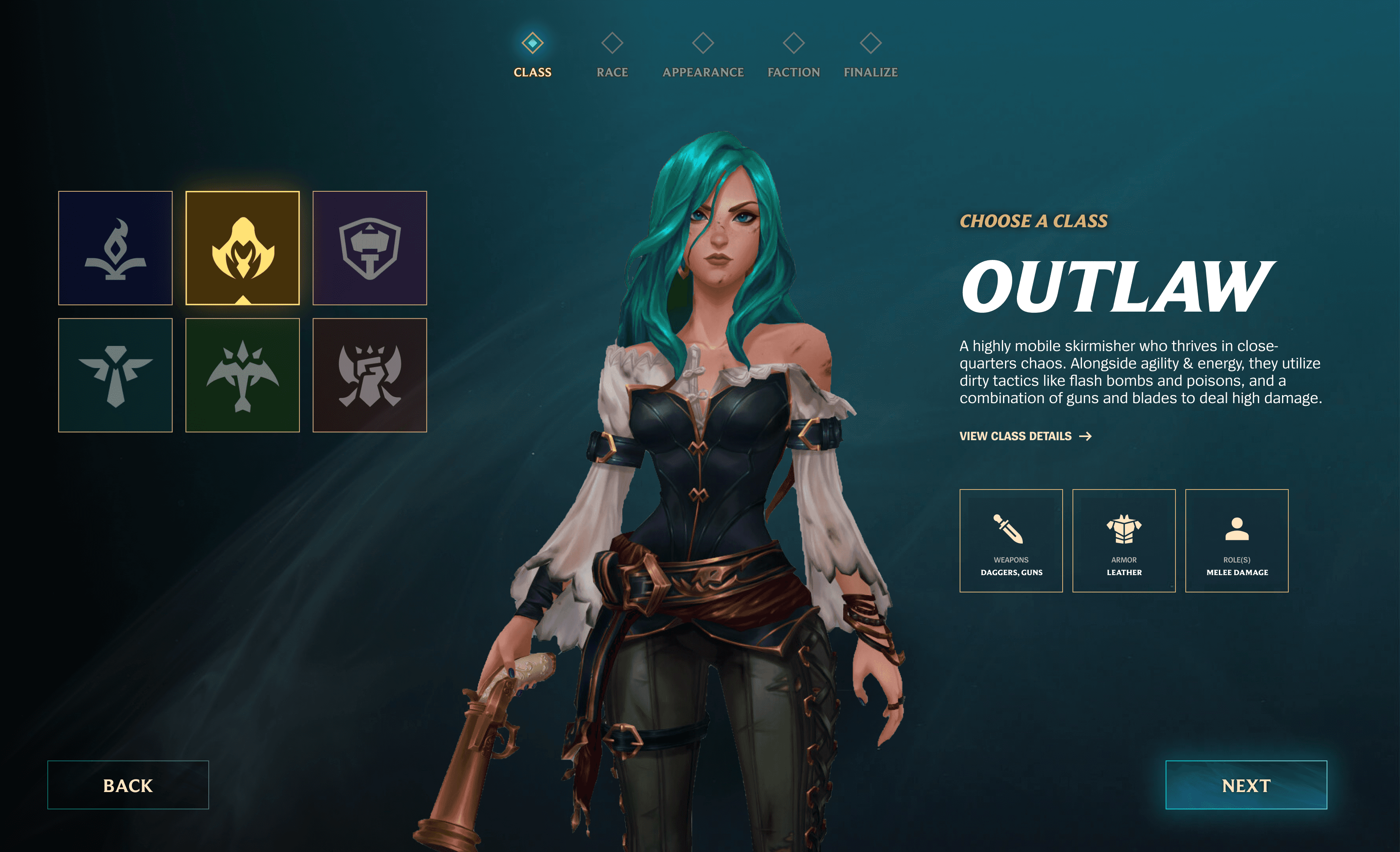The width and height of the screenshot is (1400, 852).
Task: Select the green winged dagger class tile
Action: point(243,376)
